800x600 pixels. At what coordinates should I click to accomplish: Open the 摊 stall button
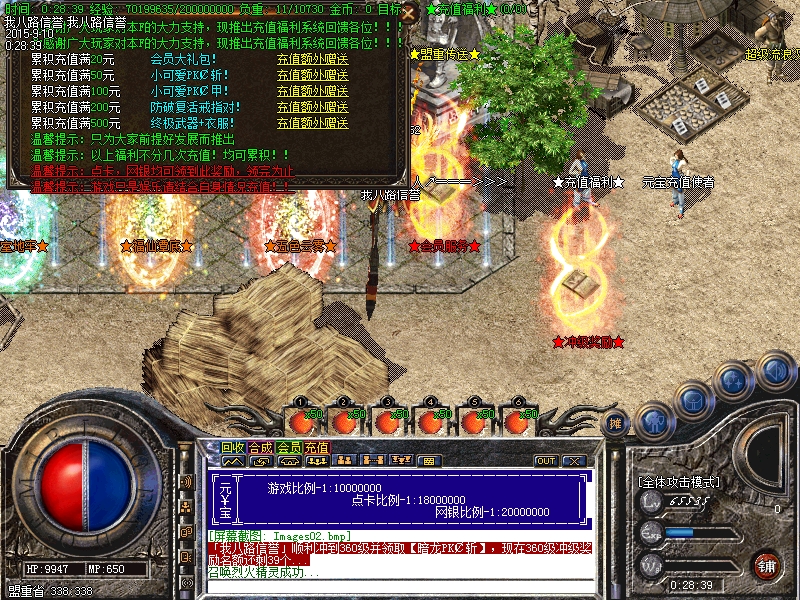click(x=616, y=424)
